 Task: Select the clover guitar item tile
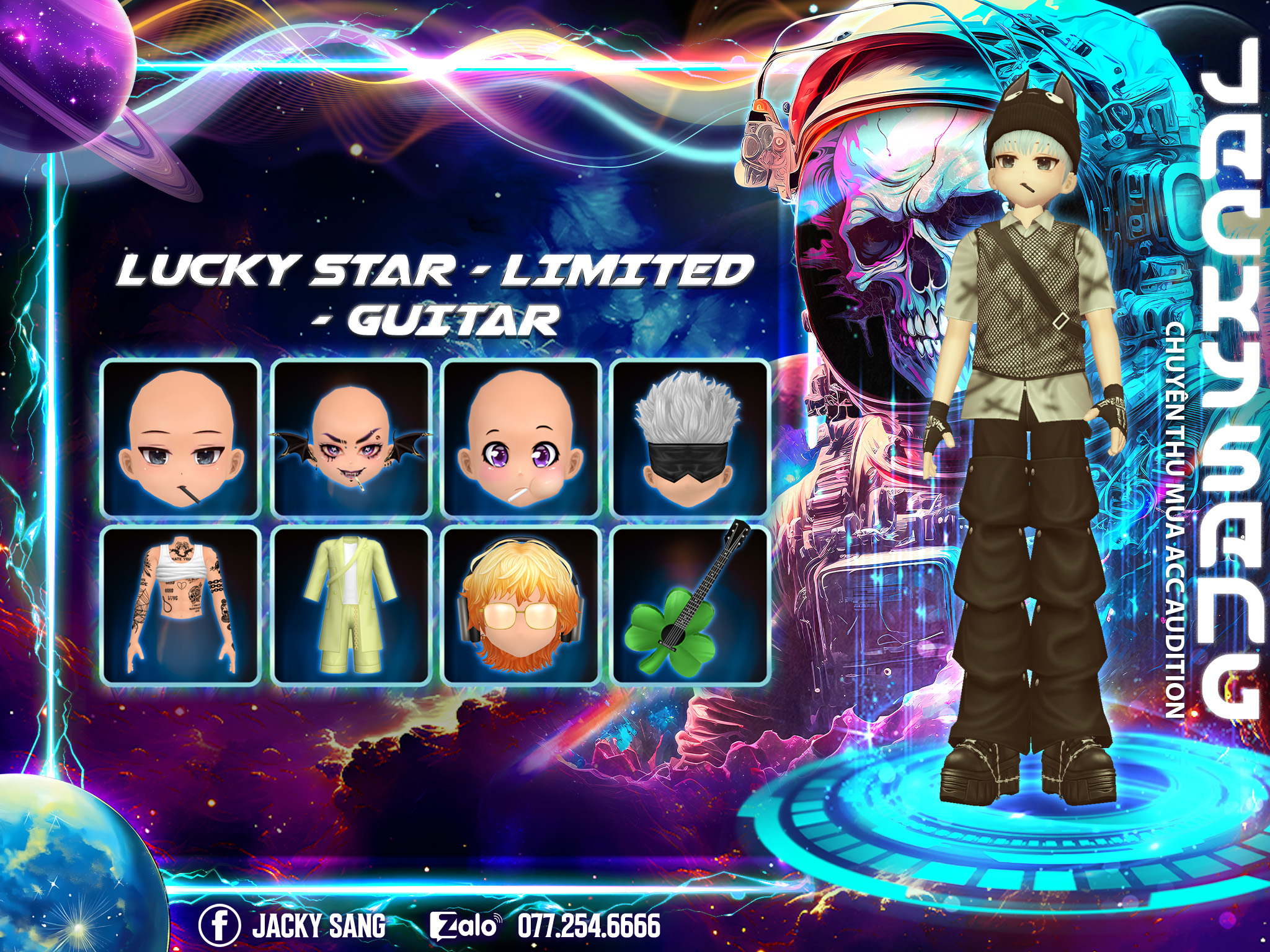[689, 606]
